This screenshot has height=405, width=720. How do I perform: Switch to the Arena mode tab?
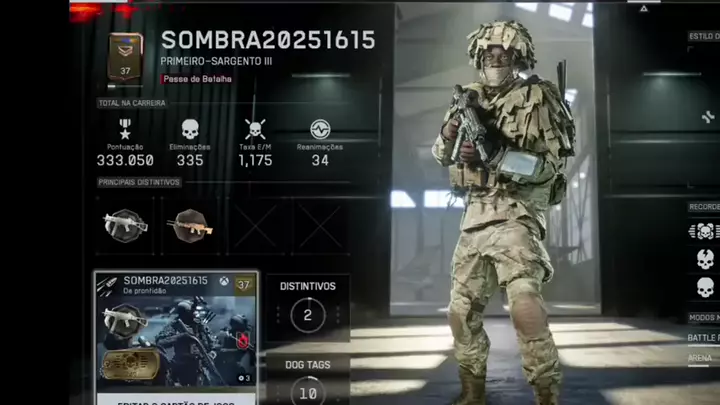[700, 356]
